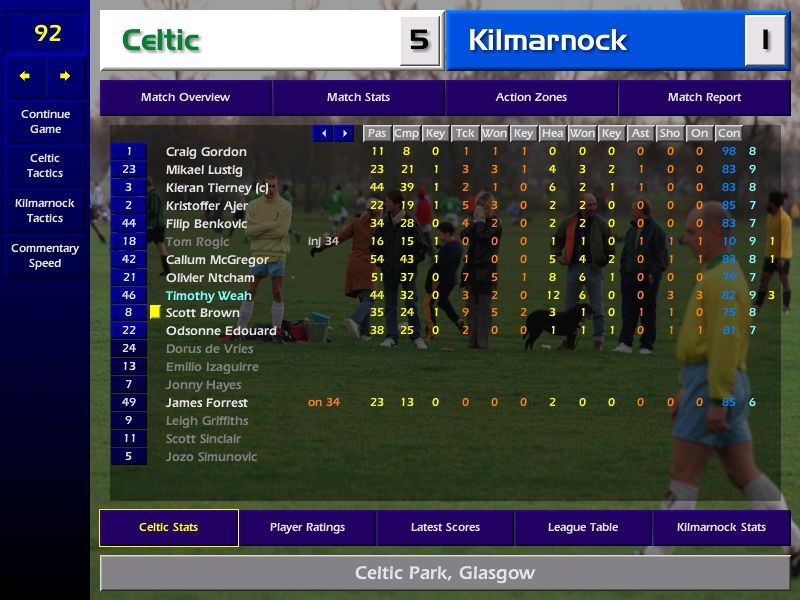
Task: Open Kilmarnock Tactics
Action: pyautogui.click(x=45, y=210)
